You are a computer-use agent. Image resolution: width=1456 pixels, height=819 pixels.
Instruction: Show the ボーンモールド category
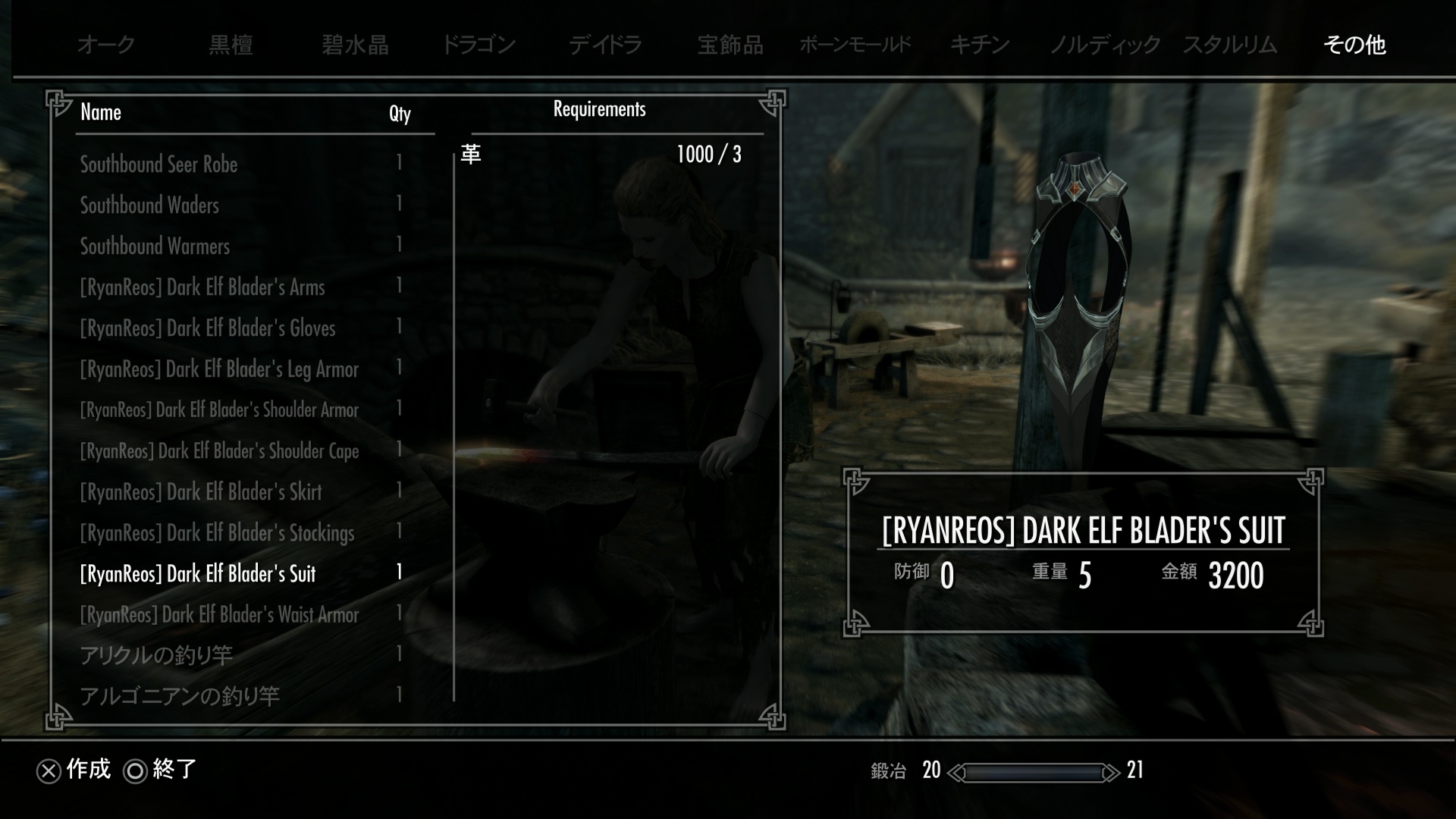855,45
